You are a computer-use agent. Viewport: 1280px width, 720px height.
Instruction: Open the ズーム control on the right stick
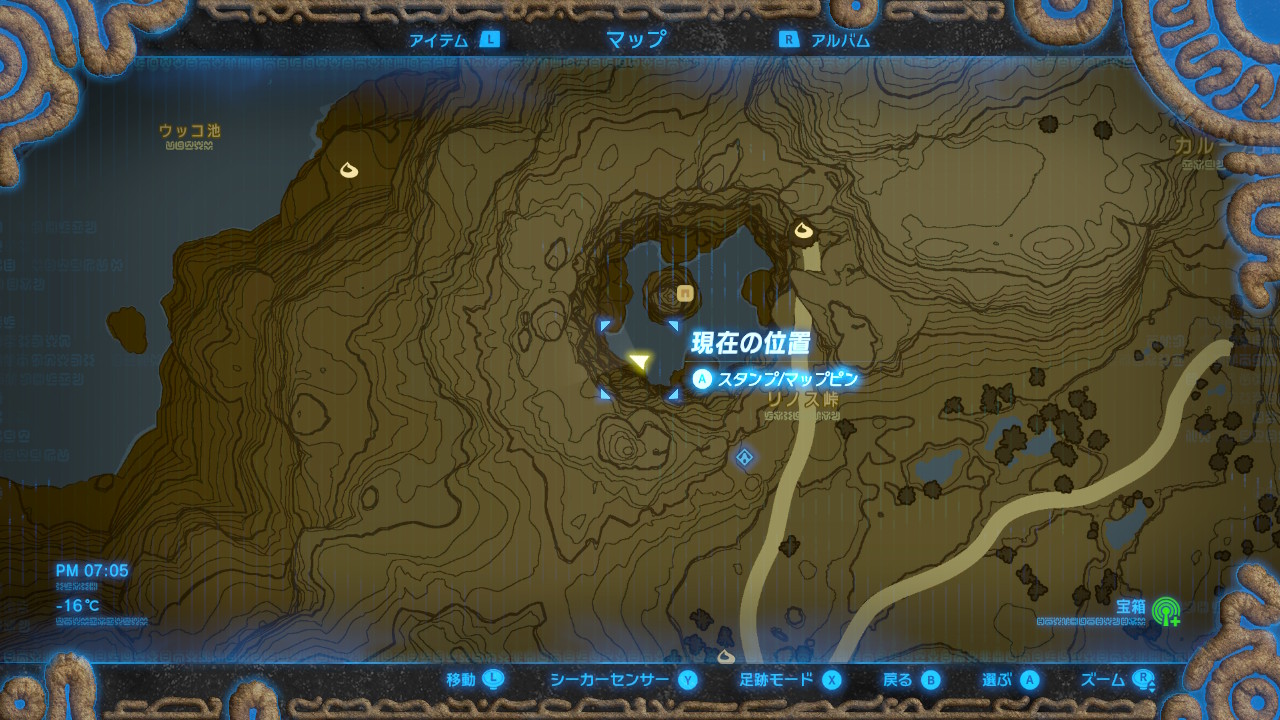1145,677
